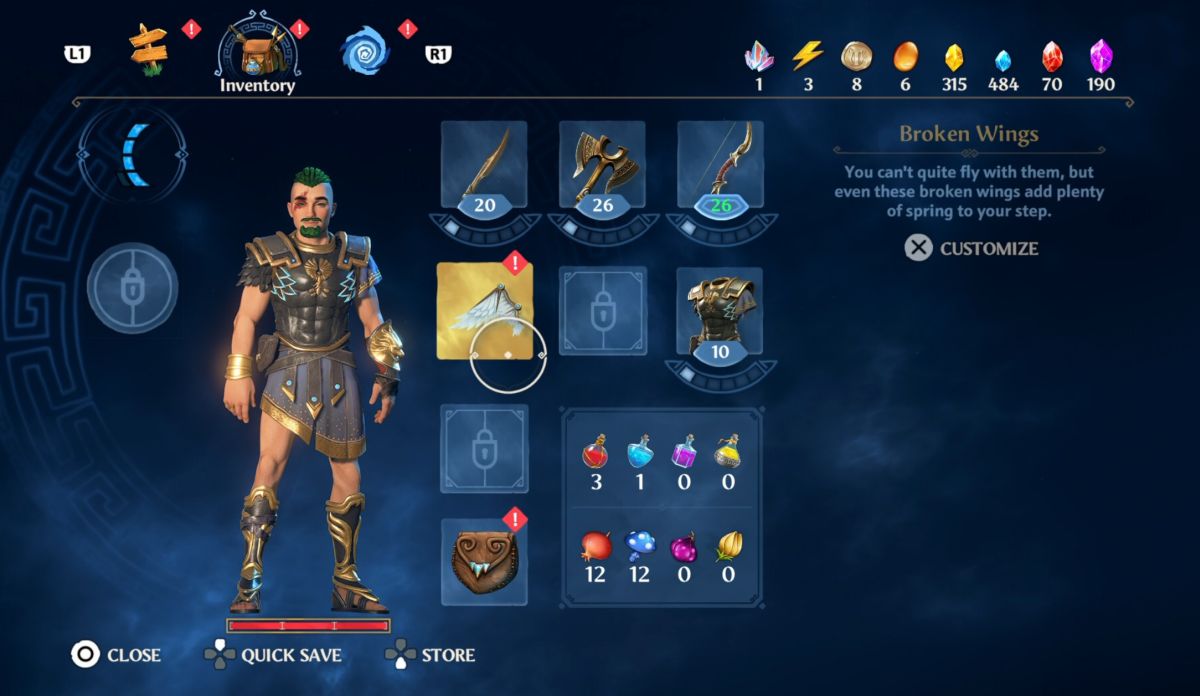Select the red health potion
This screenshot has height=696, width=1200.
click(594, 456)
